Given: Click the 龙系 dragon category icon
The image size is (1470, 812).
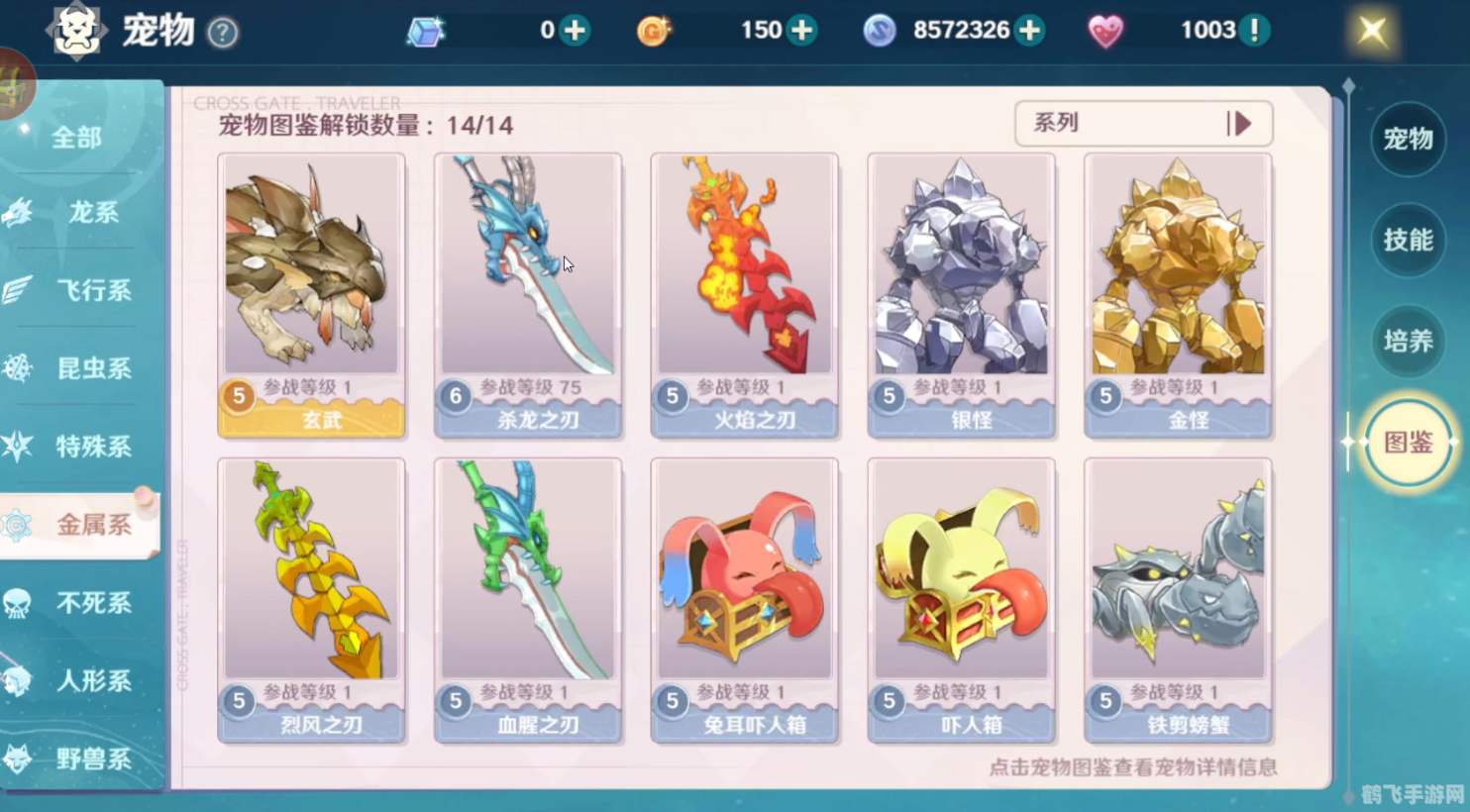Looking at the screenshot, I should coord(18,213).
